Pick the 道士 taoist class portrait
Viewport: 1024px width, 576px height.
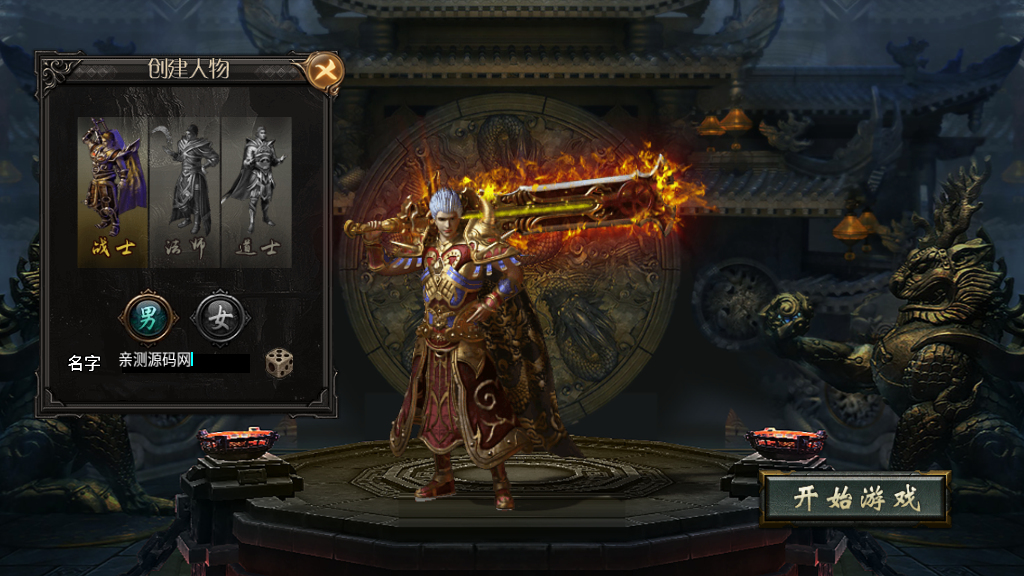click(x=256, y=191)
